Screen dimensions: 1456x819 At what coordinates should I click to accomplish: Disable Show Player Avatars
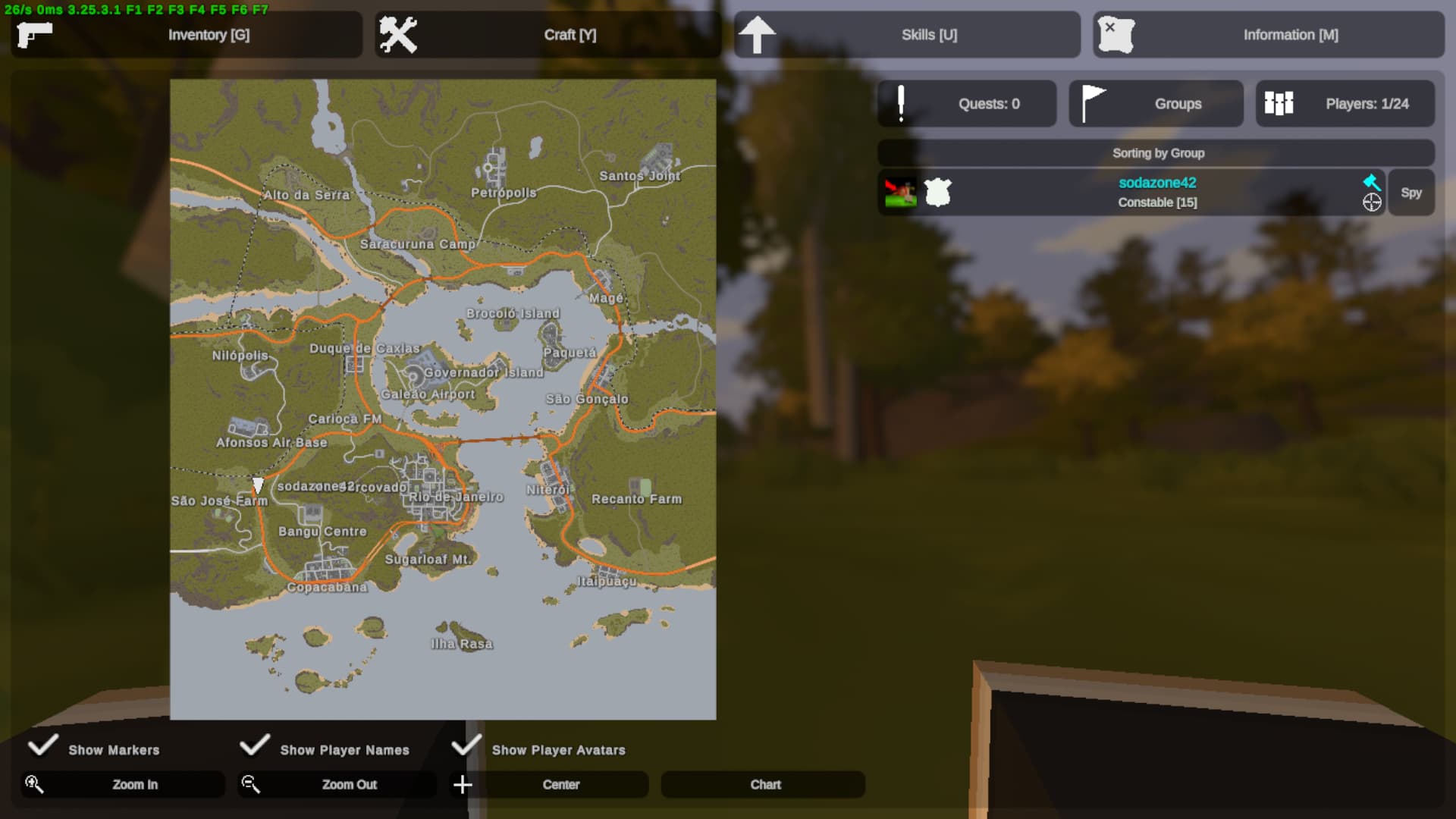pyautogui.click(x=466, y=746)
